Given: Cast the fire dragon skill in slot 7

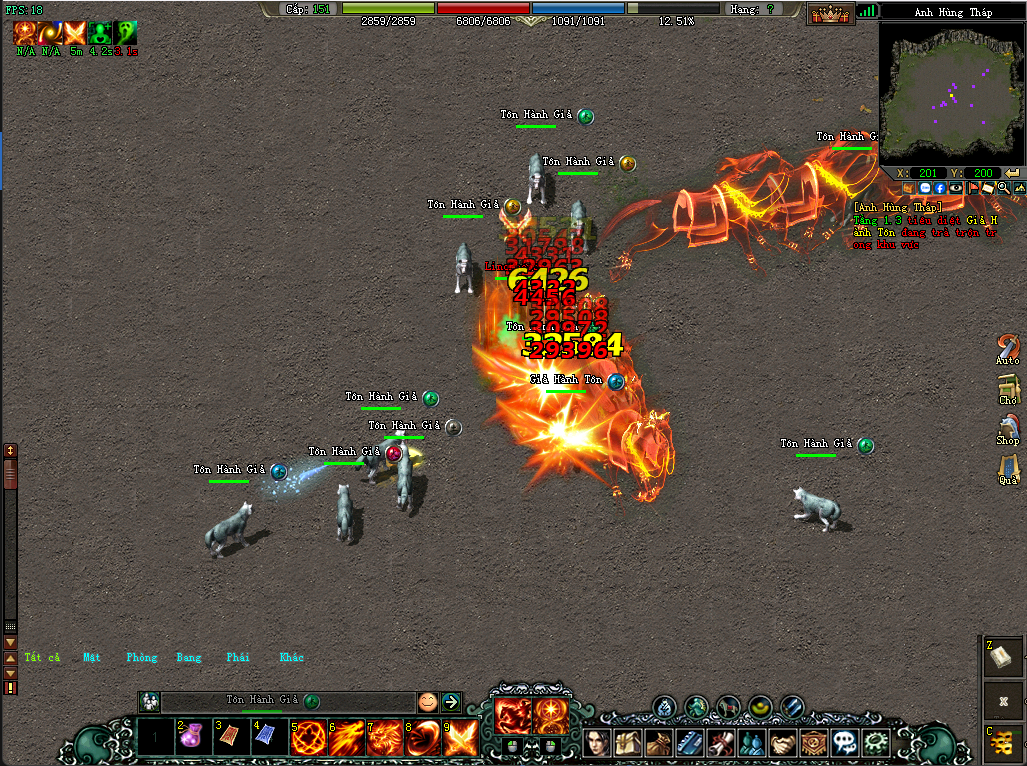Looking at the screenshot, I should pos(384,738).
